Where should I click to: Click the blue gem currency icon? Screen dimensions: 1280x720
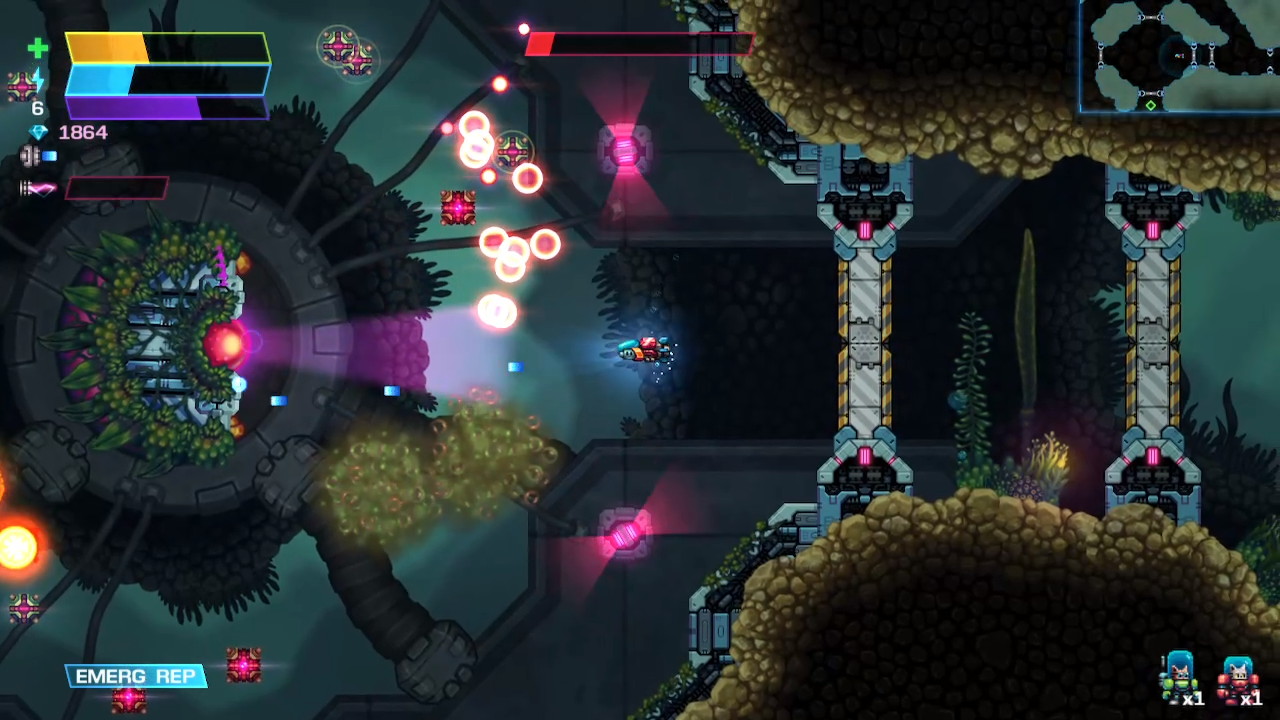tap(38, 132)
